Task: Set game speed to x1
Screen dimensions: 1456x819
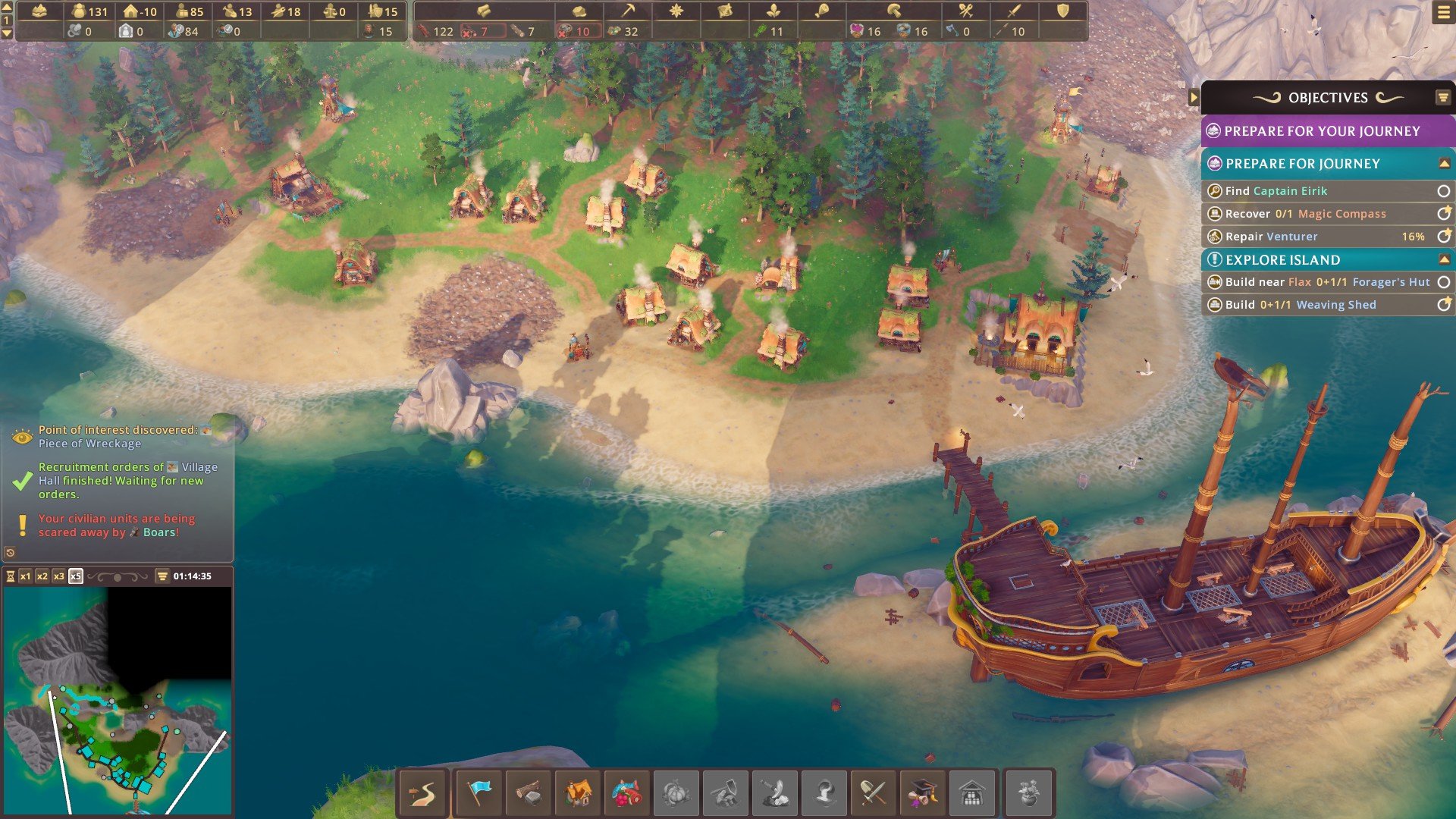Action: (26, 576)
